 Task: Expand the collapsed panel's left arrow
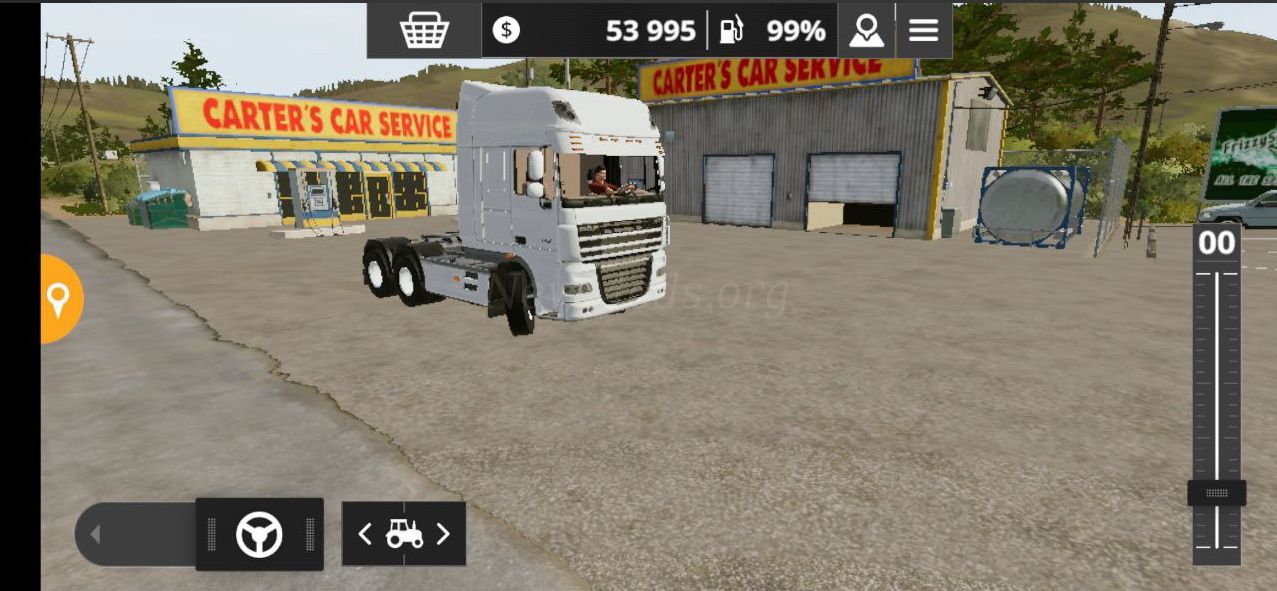tap(96, 535)
